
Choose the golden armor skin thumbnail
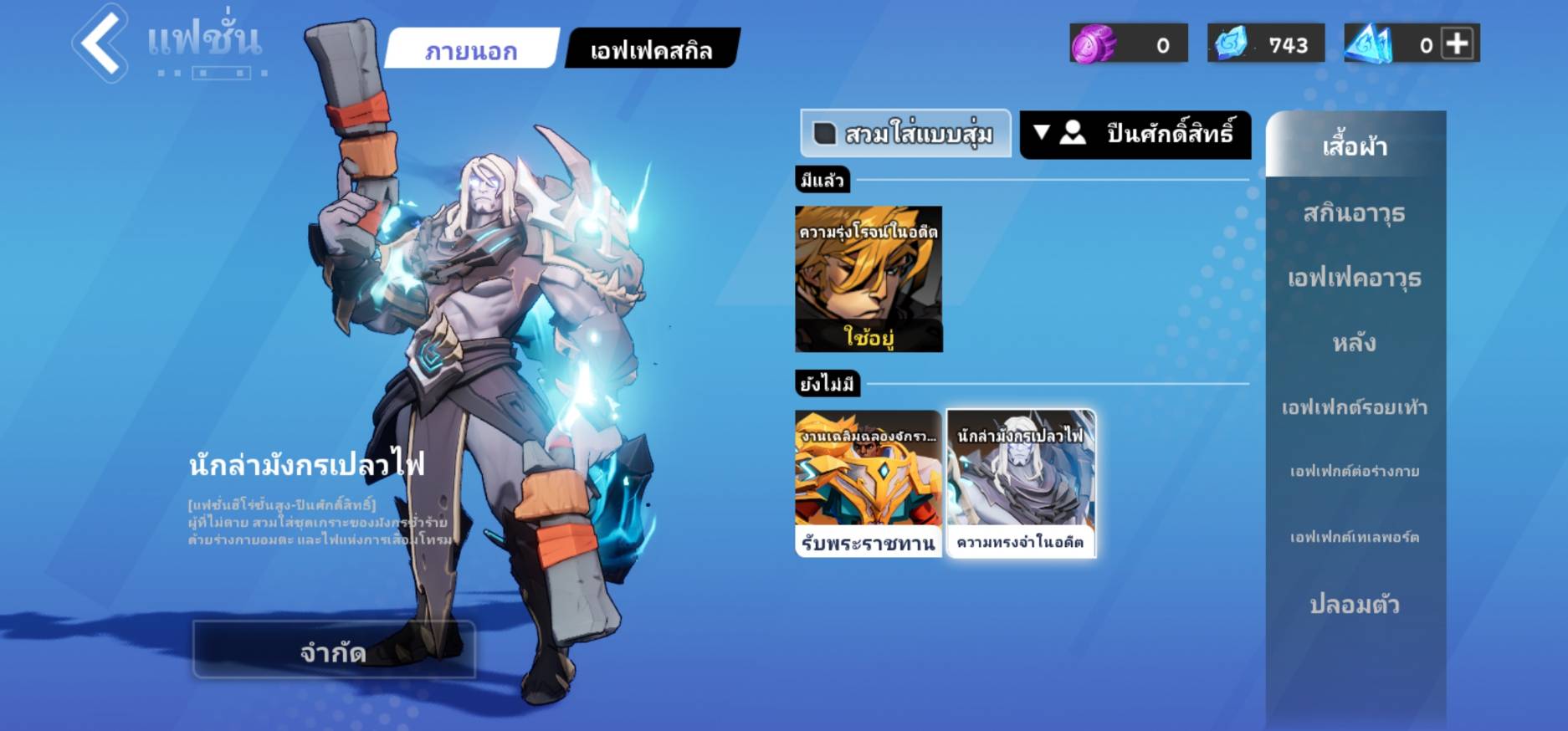tap(869, 483)
